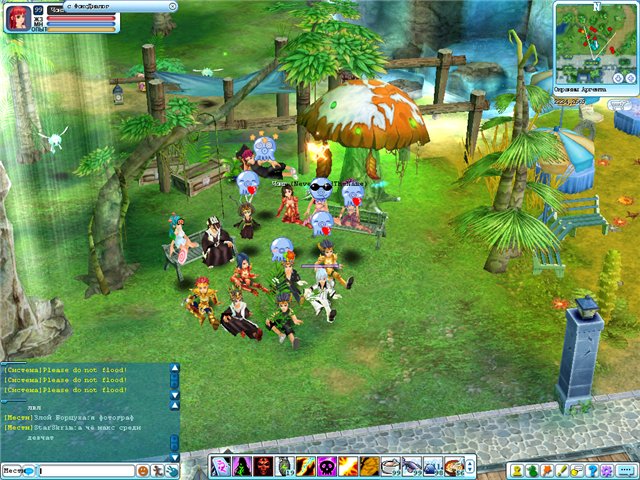The height and width of the screenshot is (480, 640).
Task: Activate the yellow light burst skill
Action: (x=347, y=466)
